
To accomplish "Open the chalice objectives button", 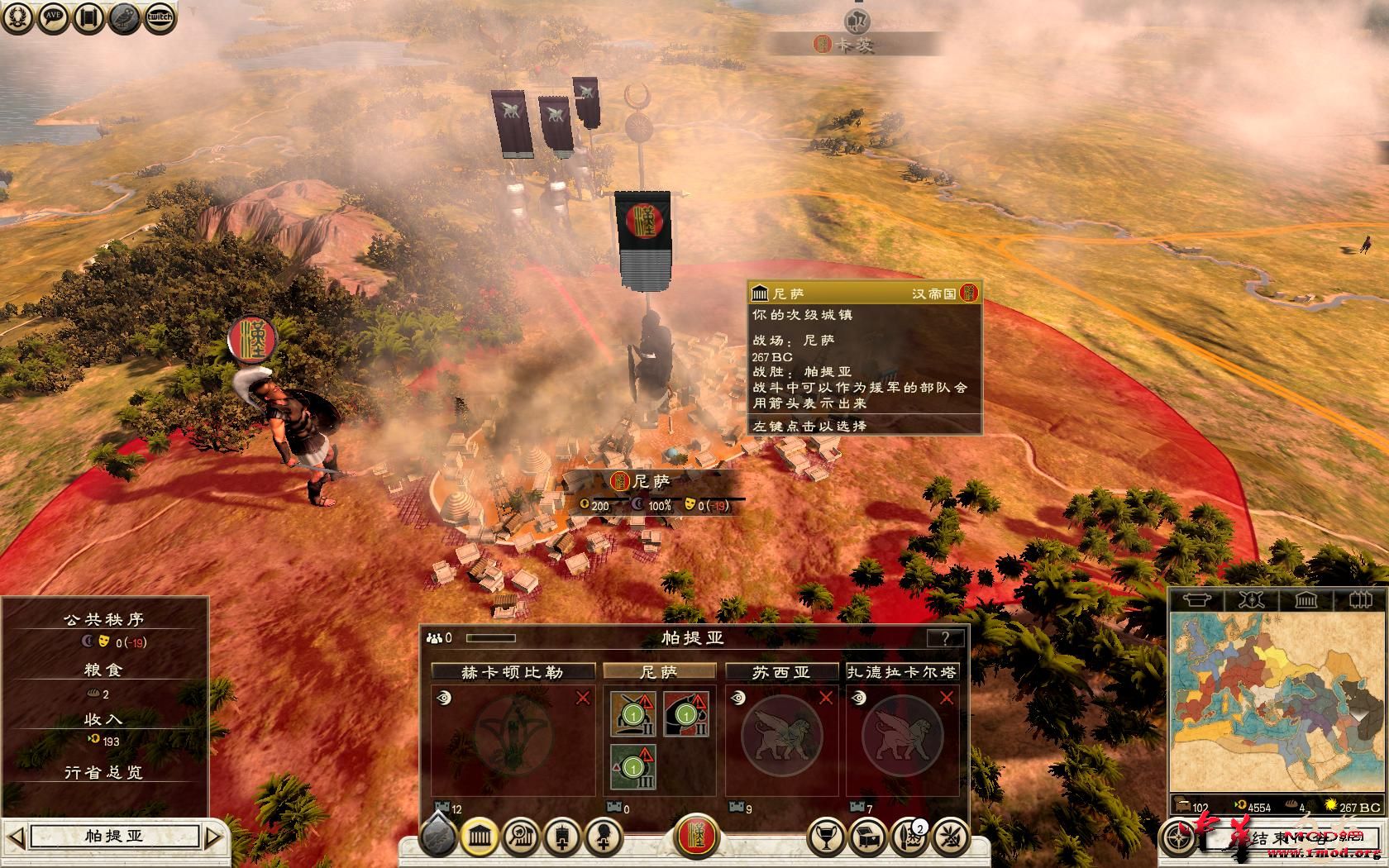I will (x=824, y=838).
